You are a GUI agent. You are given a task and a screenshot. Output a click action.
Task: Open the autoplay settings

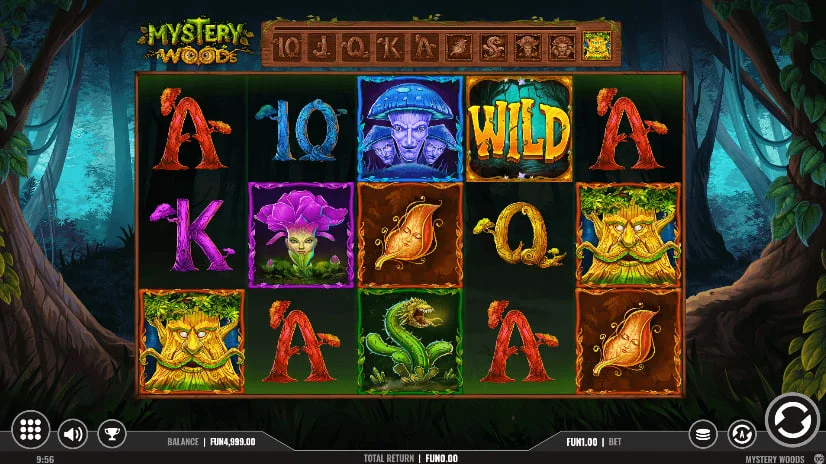click(x=741, y=433)
